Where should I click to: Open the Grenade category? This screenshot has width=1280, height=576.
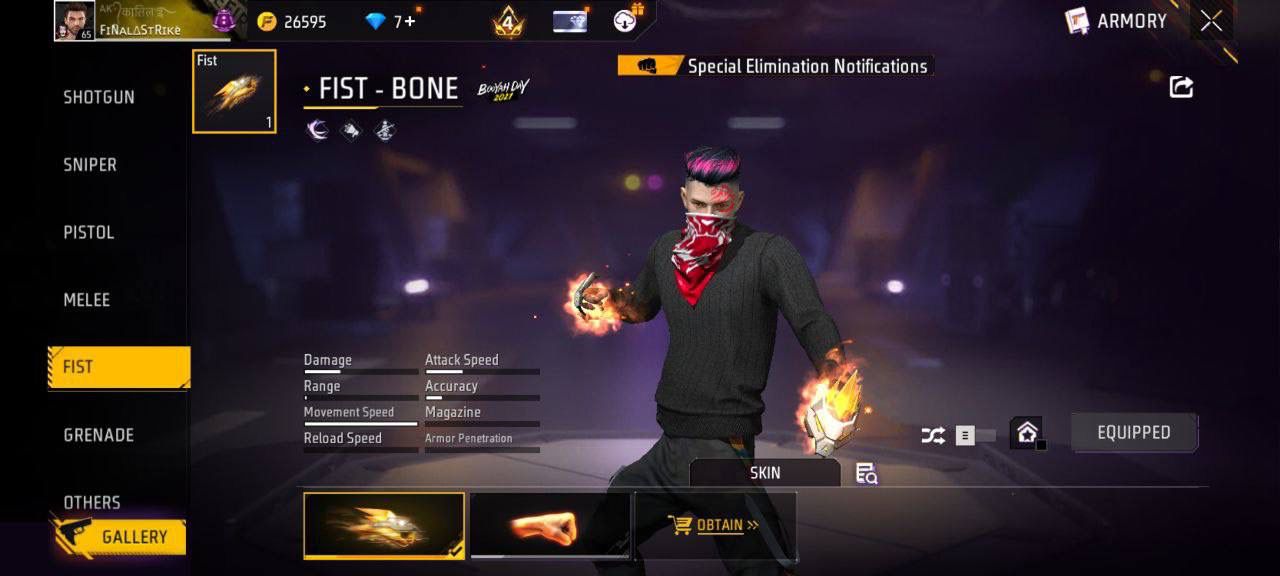98,435
